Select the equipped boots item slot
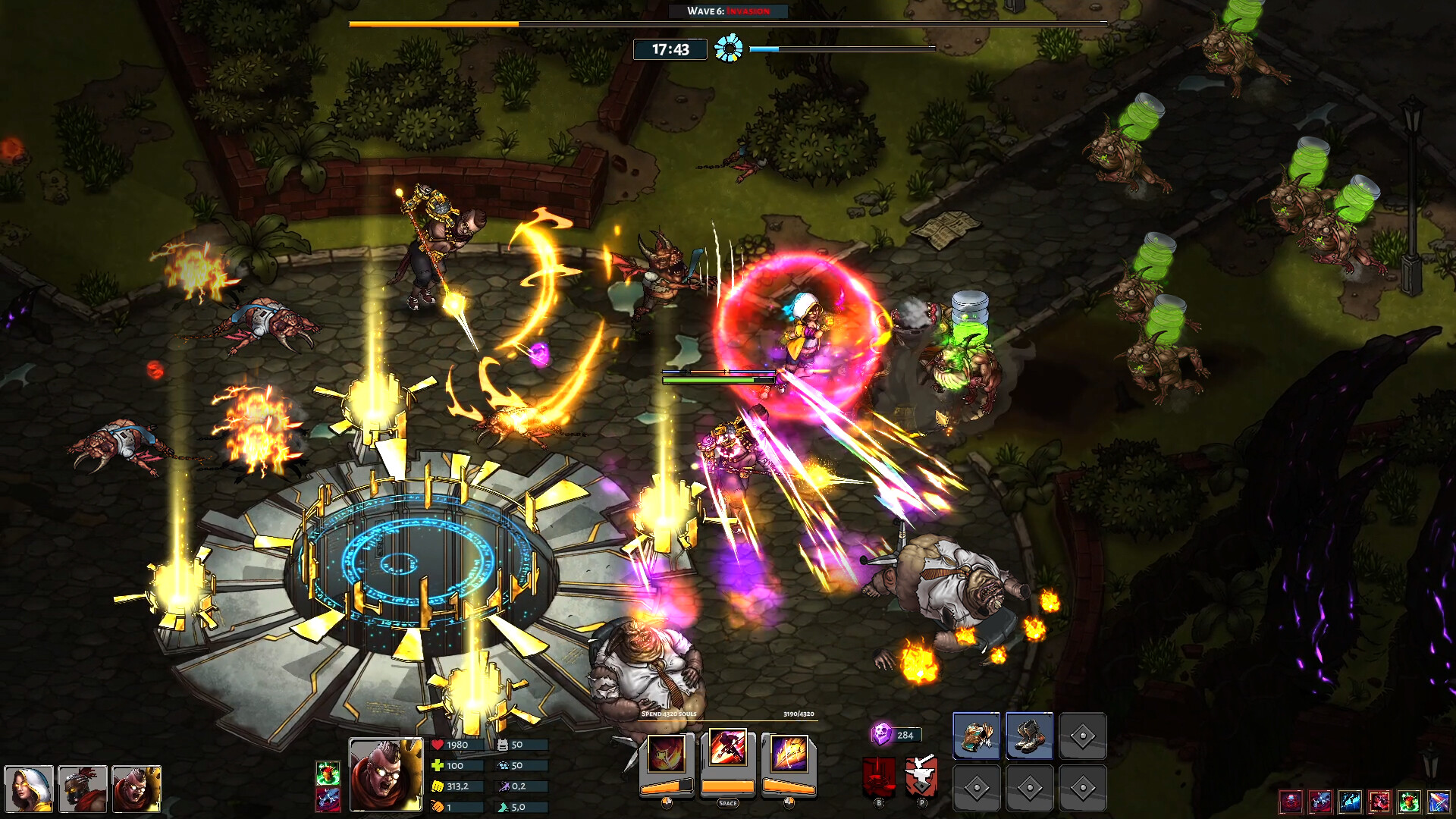Screen dimensions: 1456x819 tap(1030, 734)
